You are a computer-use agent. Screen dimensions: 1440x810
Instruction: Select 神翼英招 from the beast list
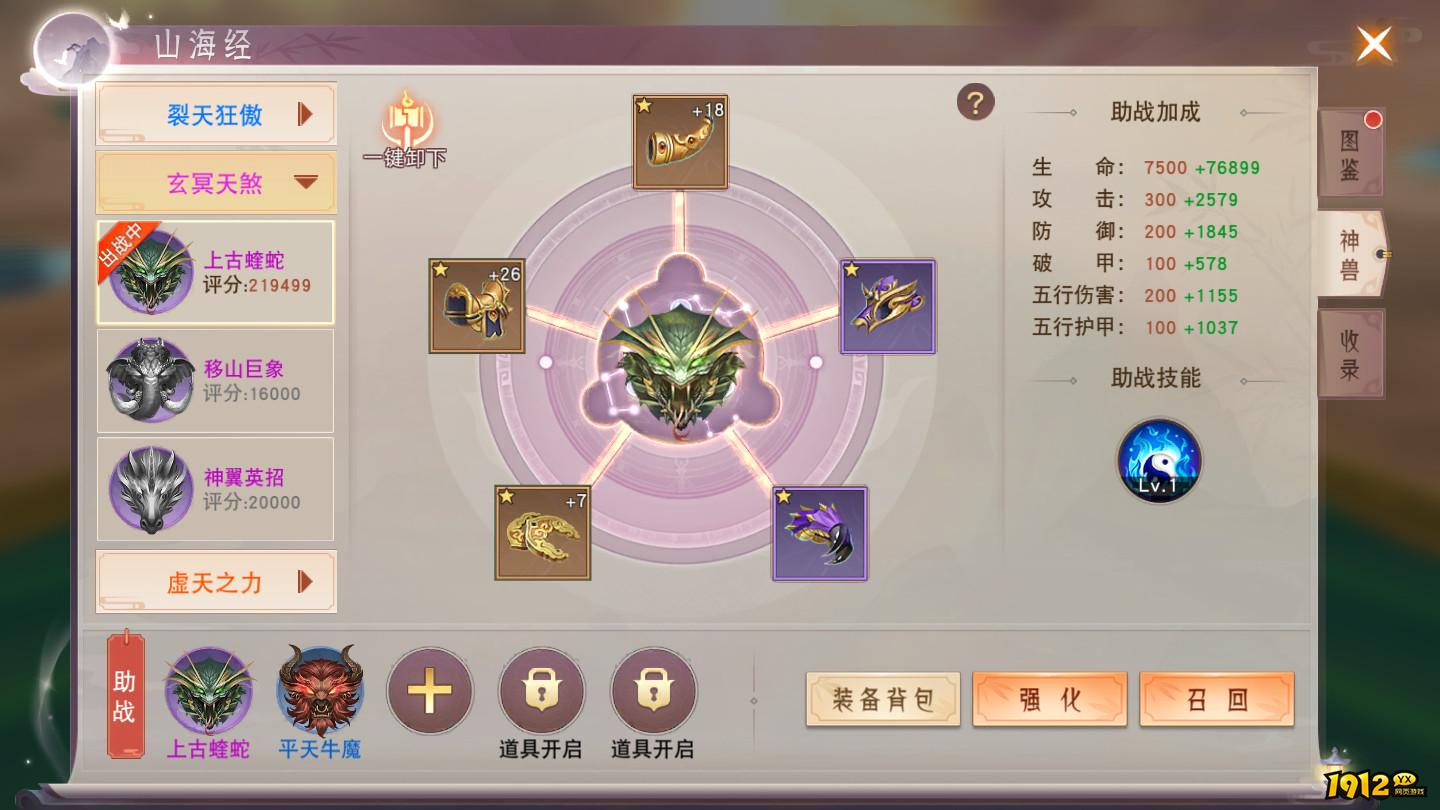click(x=215, y=488)
